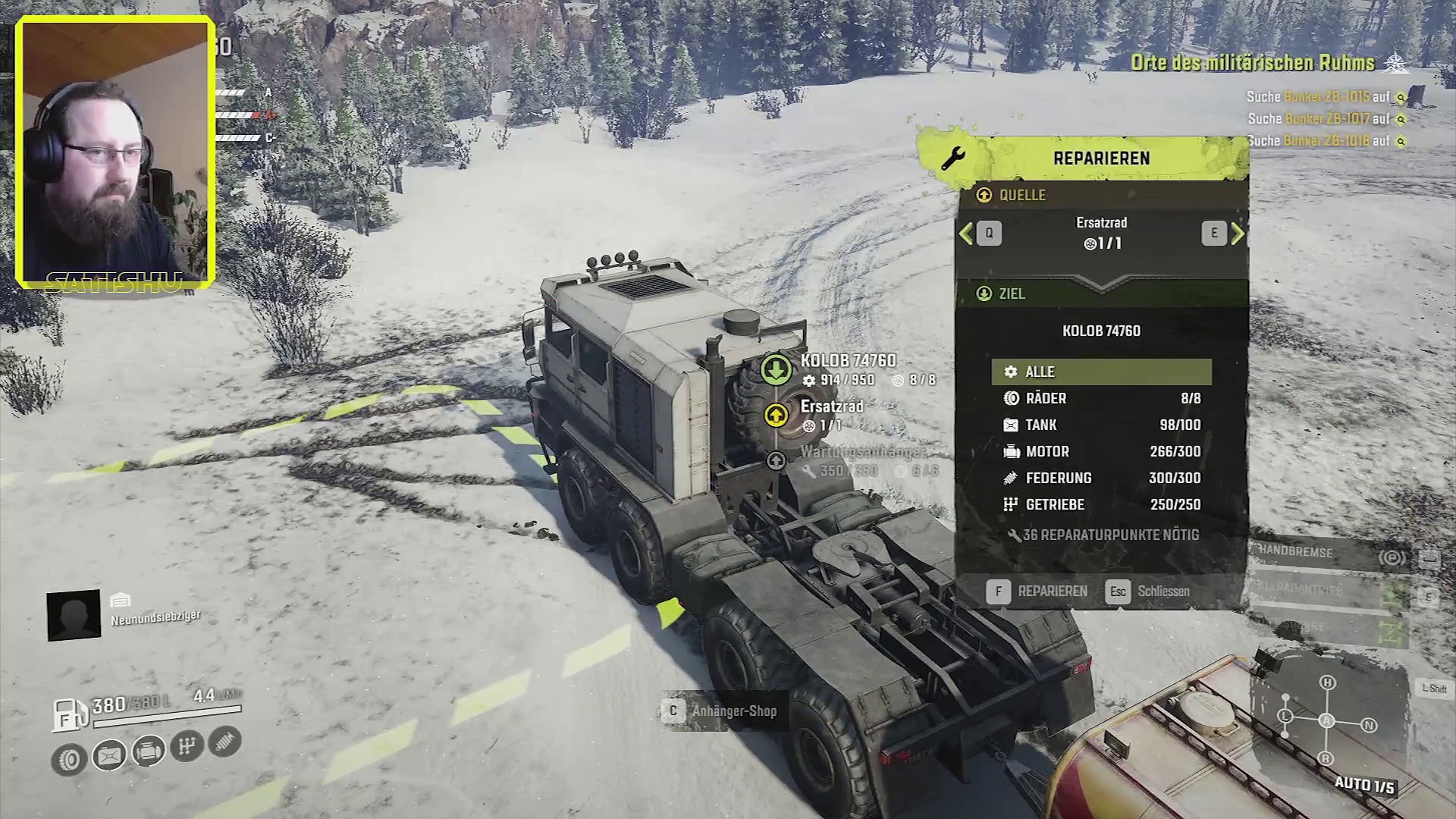The height and width of the screenshot is (819, 1456).
Task: Click the wheel damage status icon
Action: pyautogui.click(x=69, y=760)
